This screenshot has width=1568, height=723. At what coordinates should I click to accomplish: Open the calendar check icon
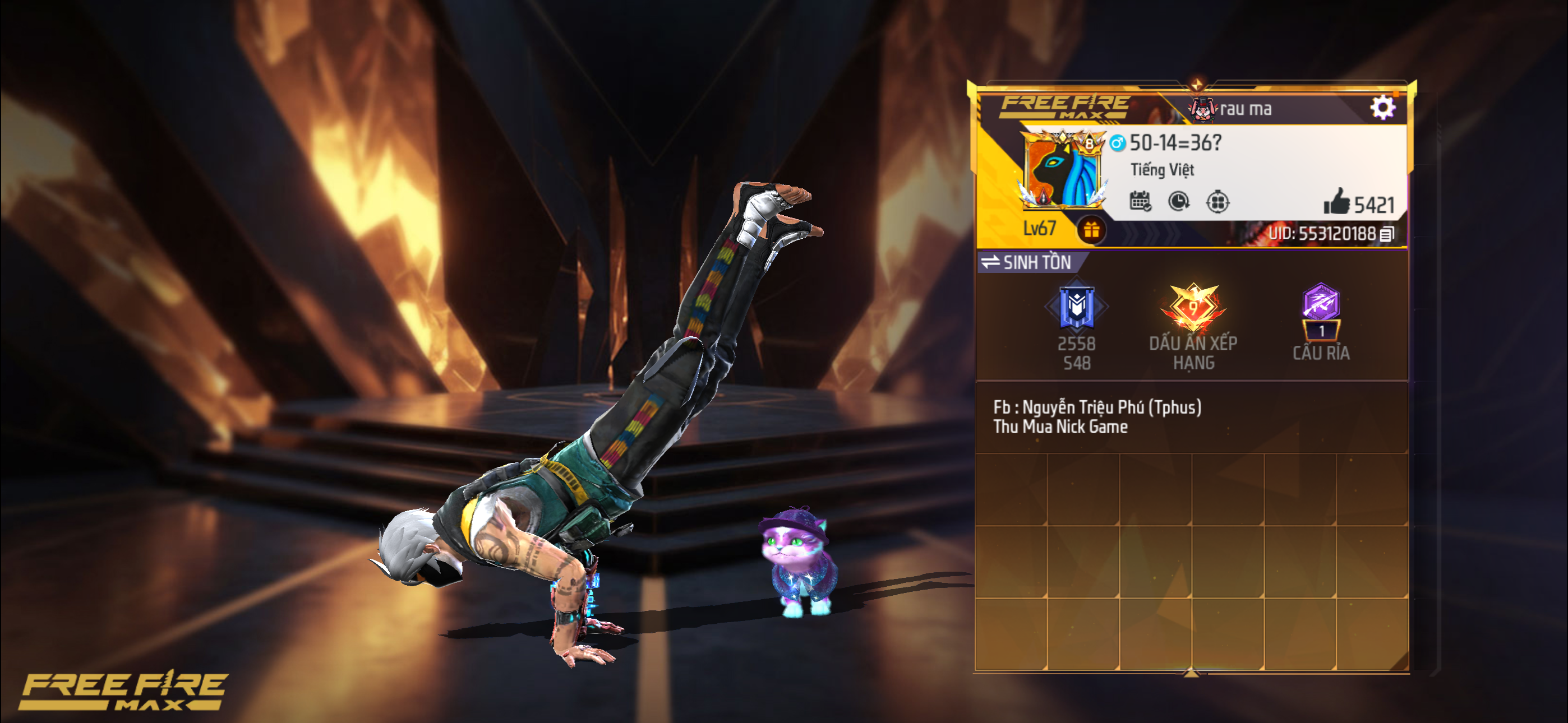click(x=1140, y=201)
